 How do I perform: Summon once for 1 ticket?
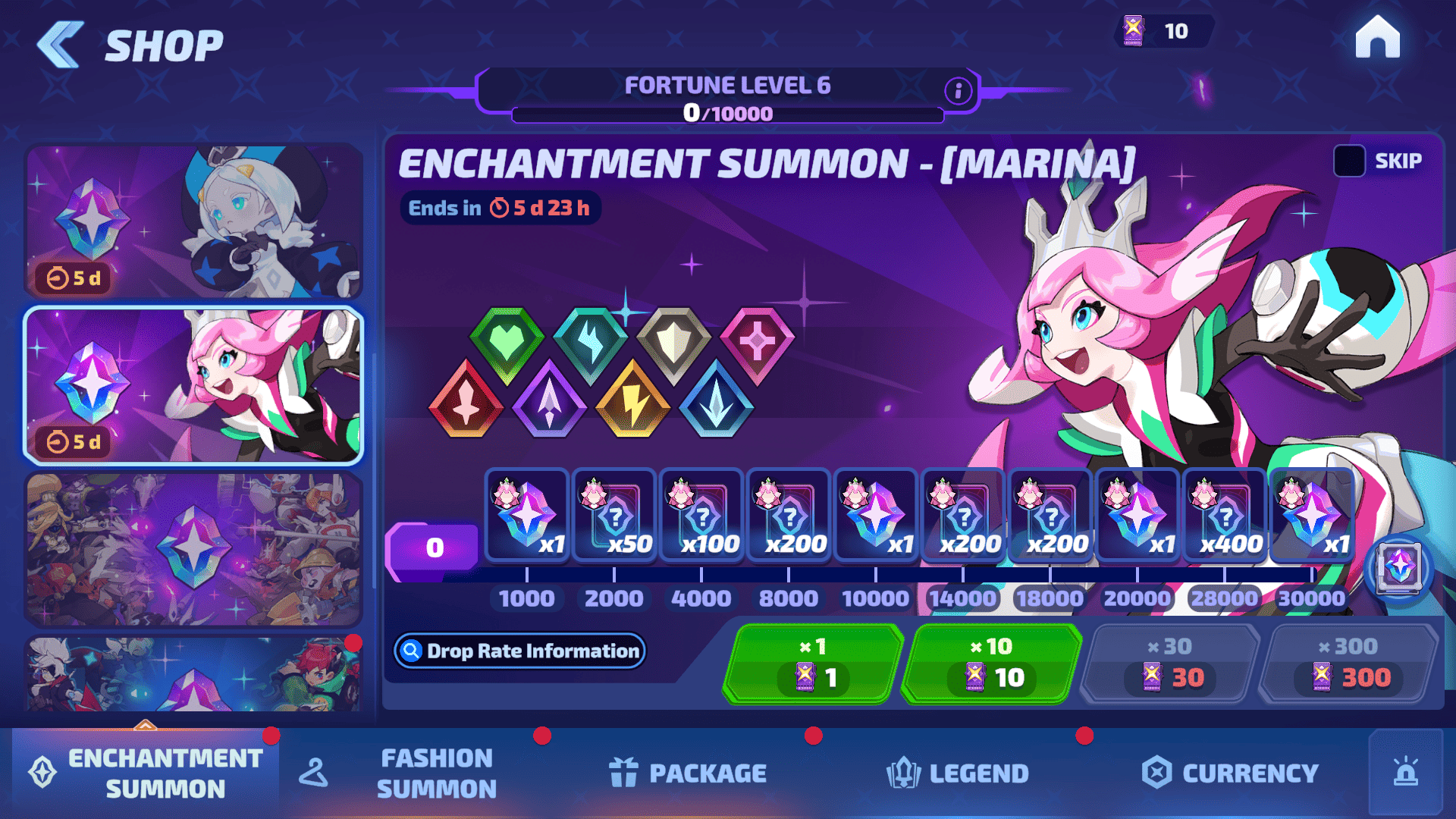813,664
